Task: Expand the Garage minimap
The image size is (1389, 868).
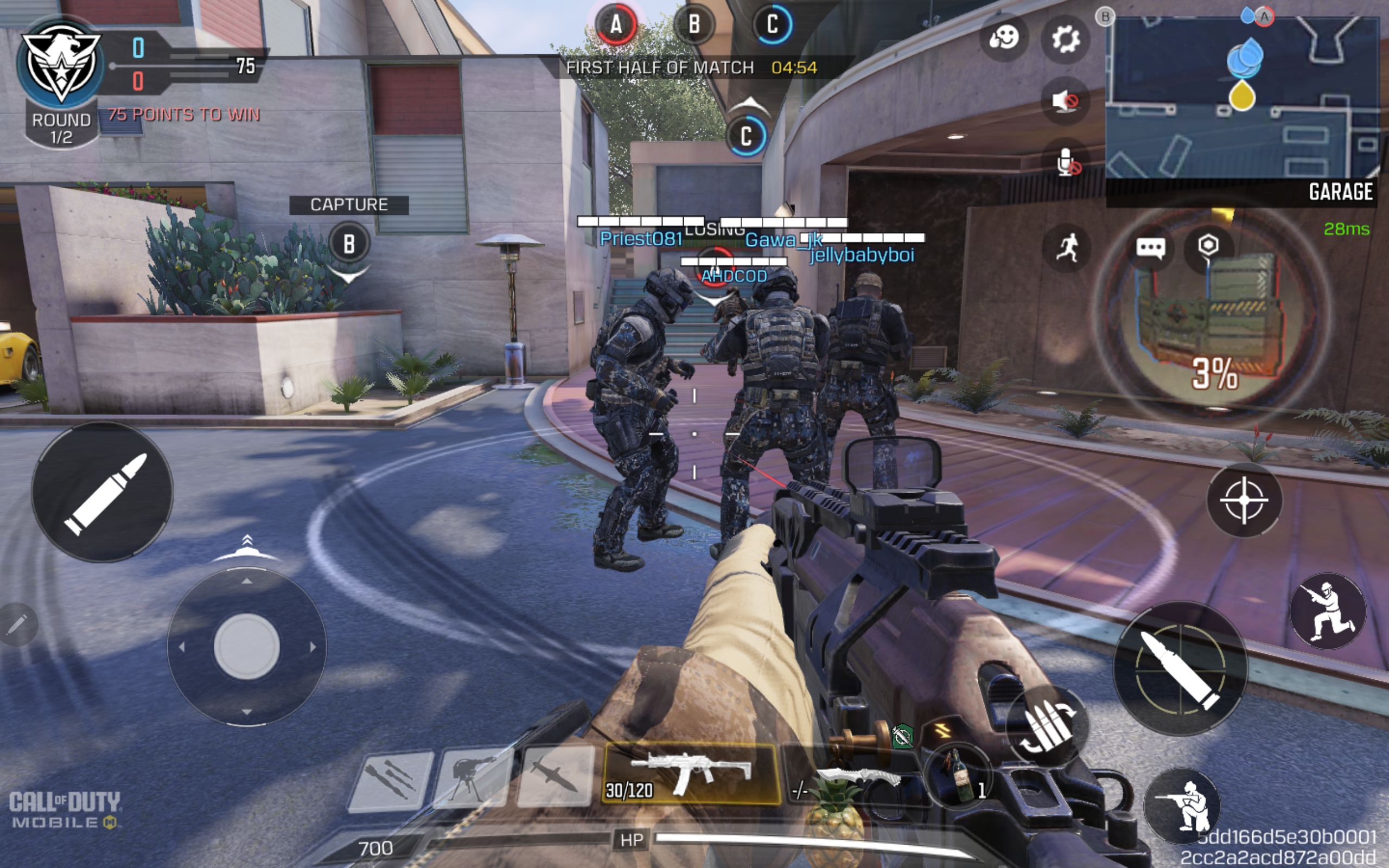Action: (1242, 98)
